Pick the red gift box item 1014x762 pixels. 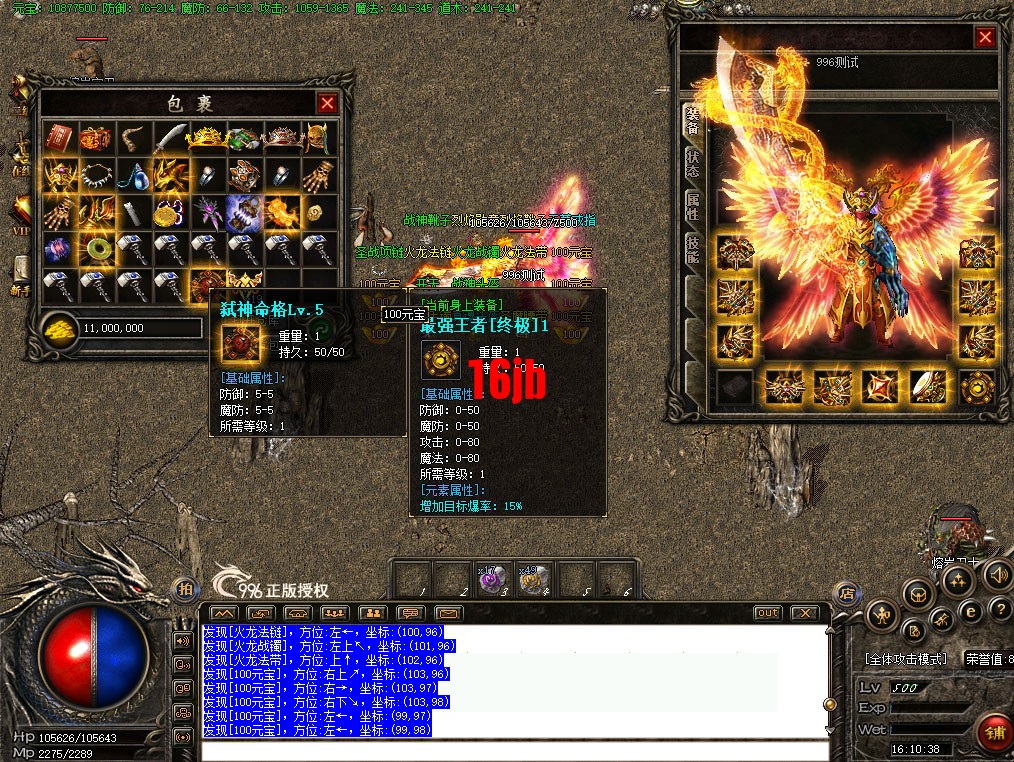click(94, 137)
